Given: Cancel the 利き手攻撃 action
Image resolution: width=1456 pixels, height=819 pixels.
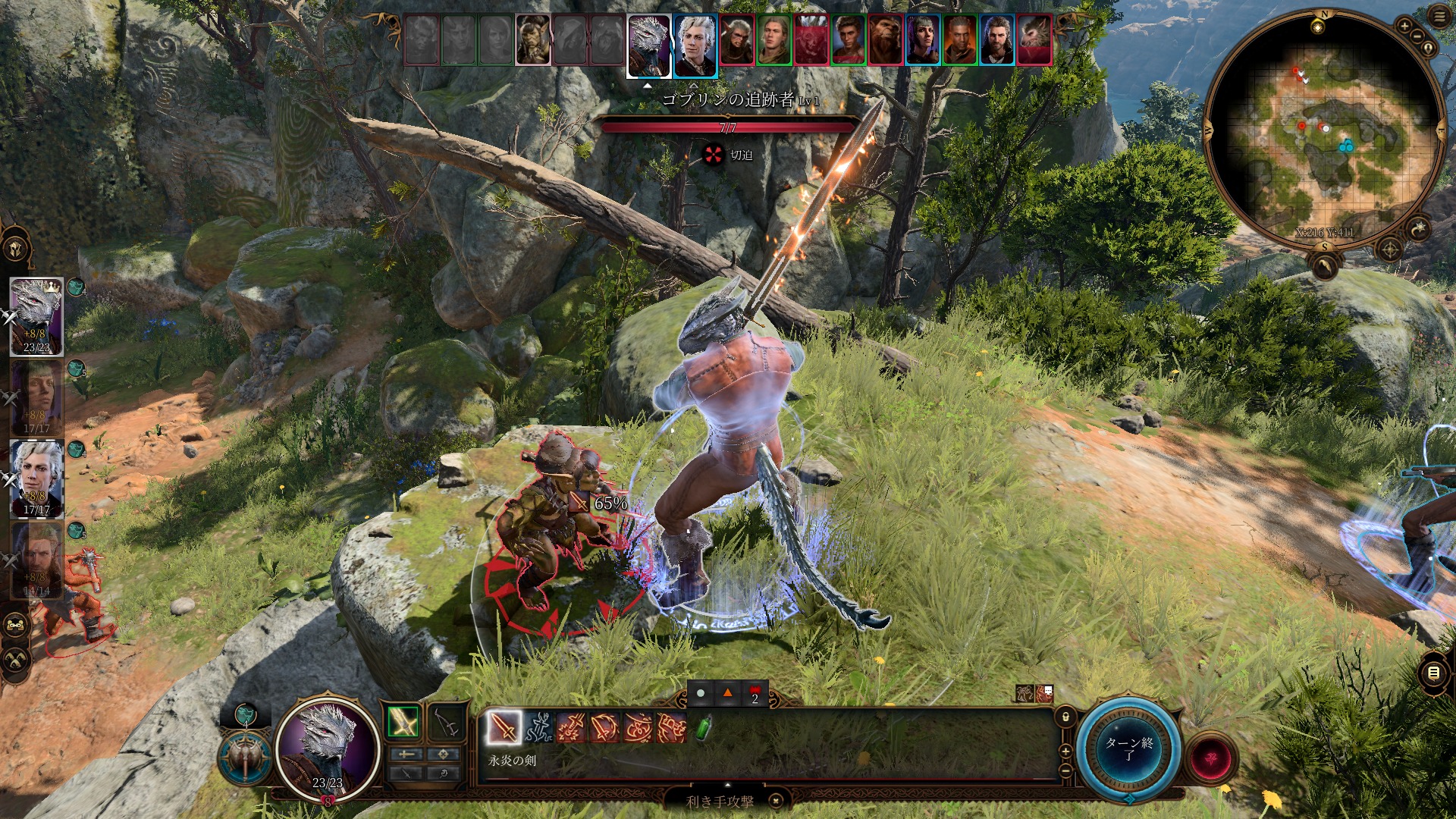Looking at the screenshot, I should (x=776, y=801).
